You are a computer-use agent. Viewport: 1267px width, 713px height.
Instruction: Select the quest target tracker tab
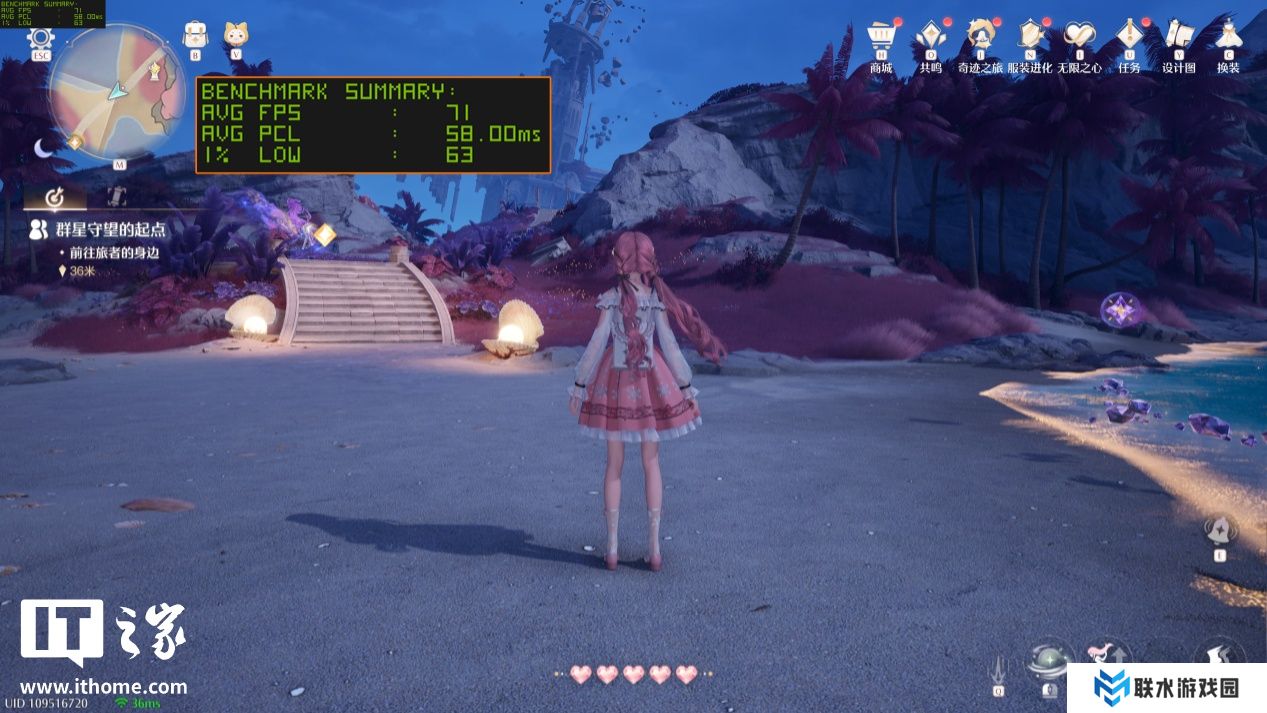(56, 196)
